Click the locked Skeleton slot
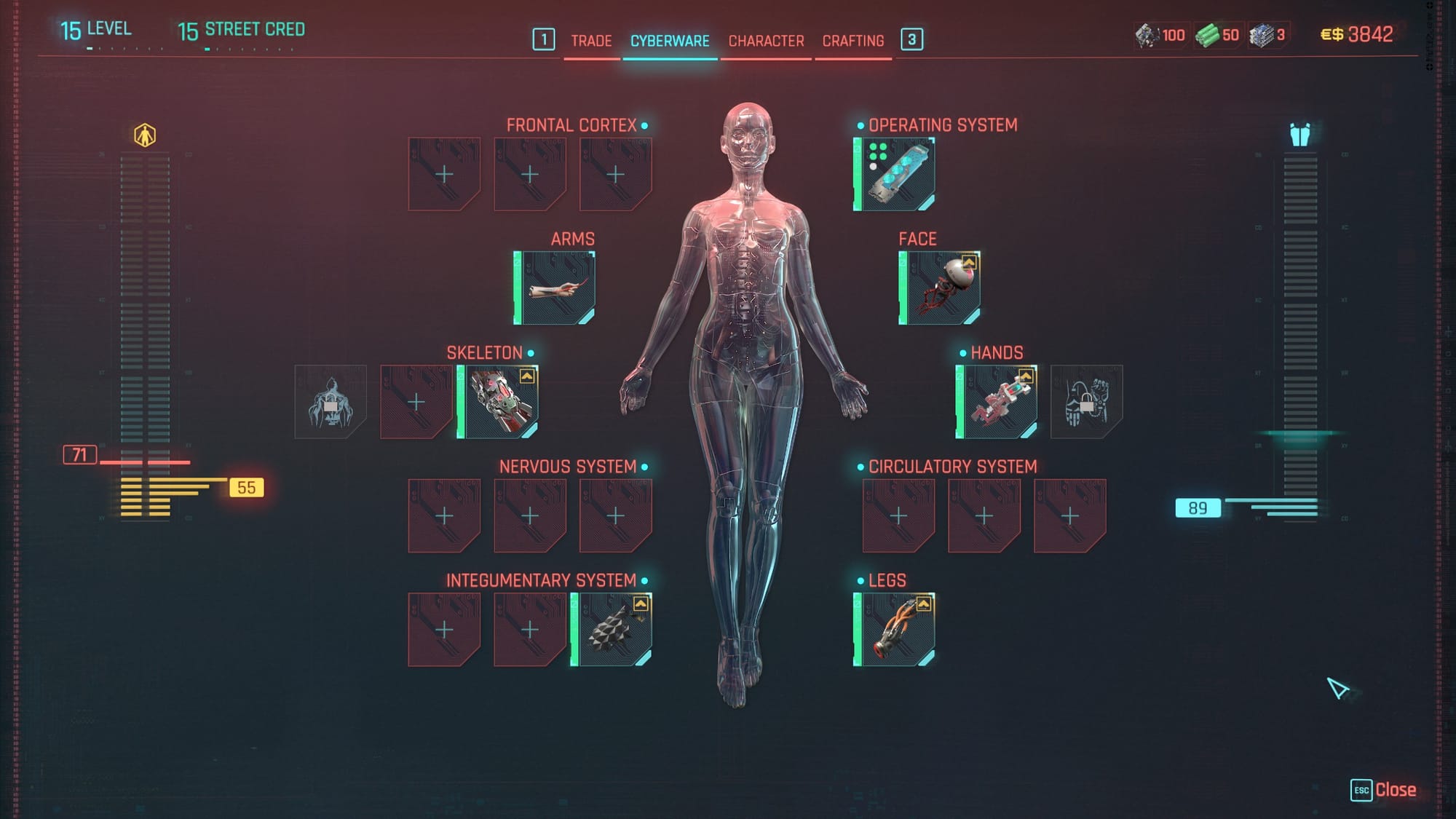 [x=331, y=402]
